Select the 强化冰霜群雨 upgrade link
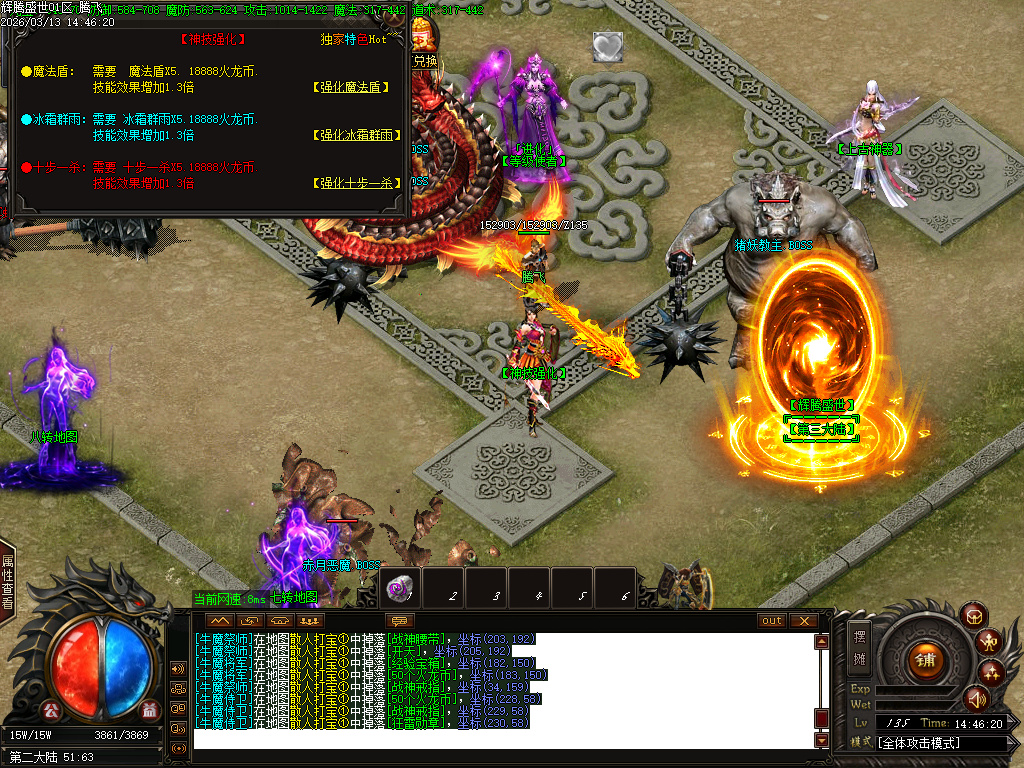The width and height of the screenshot is (1024, 768). [350, 135]
